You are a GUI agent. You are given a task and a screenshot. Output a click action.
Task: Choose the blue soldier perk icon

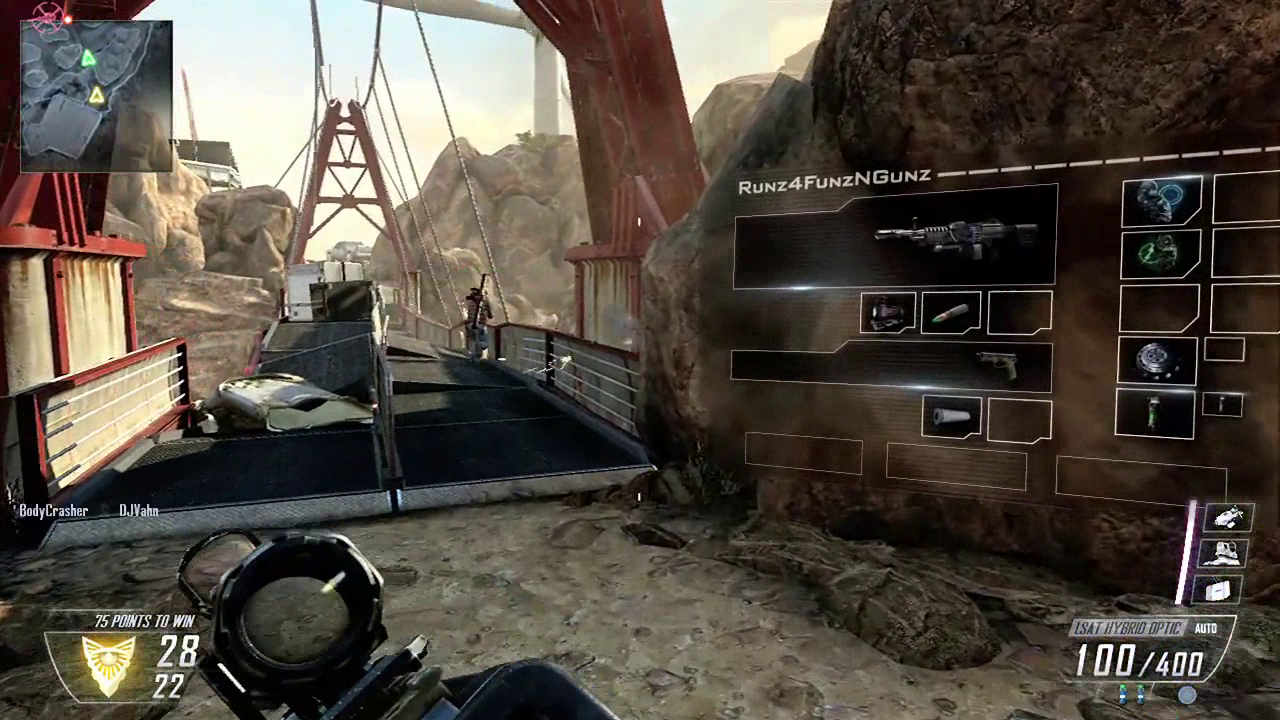1161,201
